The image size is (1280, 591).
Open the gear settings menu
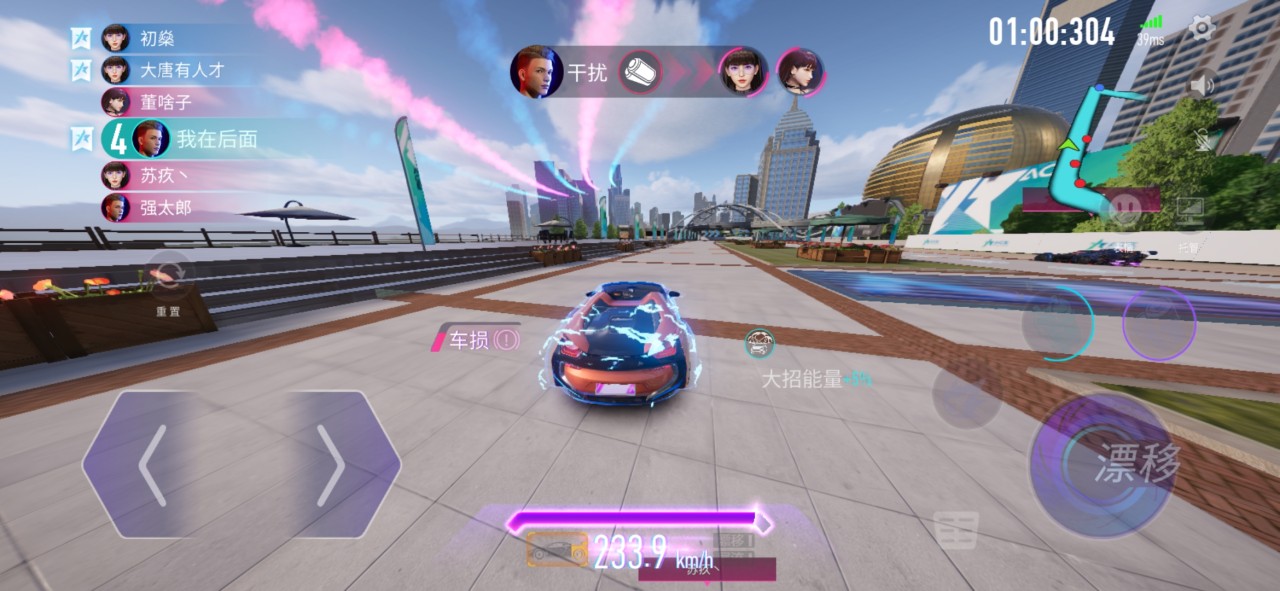click(1201, 29)
